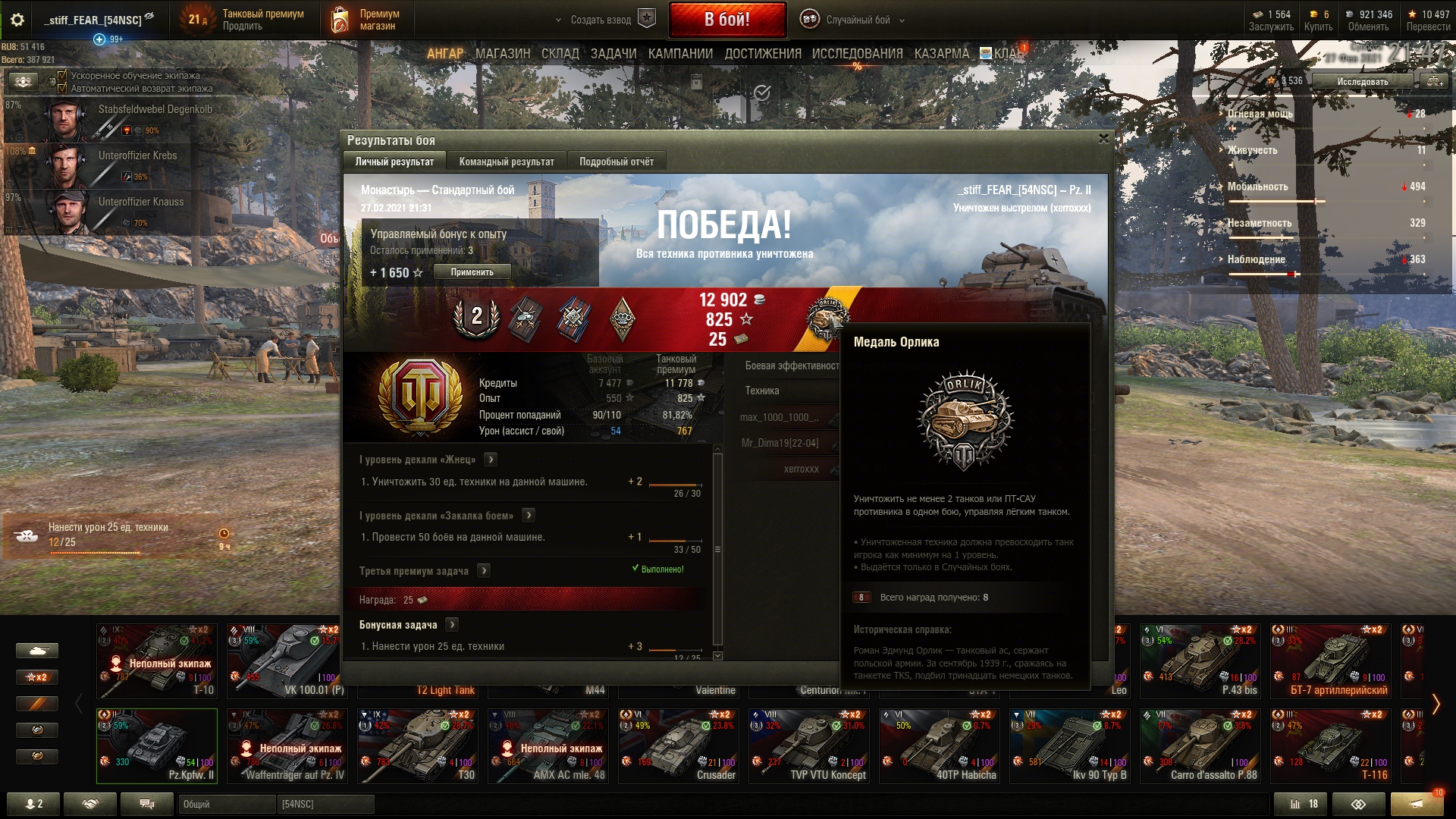
Task: Open the Подробный отчёт tab
Action: [616, 162]
